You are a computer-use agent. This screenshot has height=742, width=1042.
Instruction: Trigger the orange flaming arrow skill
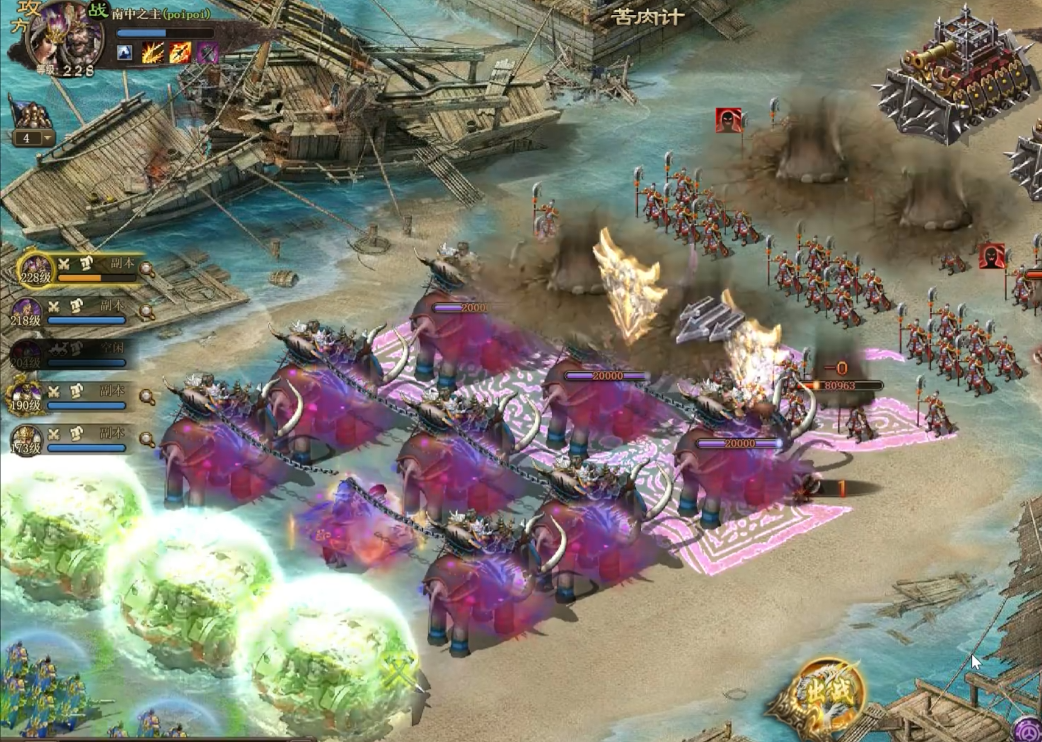[180, 51]
